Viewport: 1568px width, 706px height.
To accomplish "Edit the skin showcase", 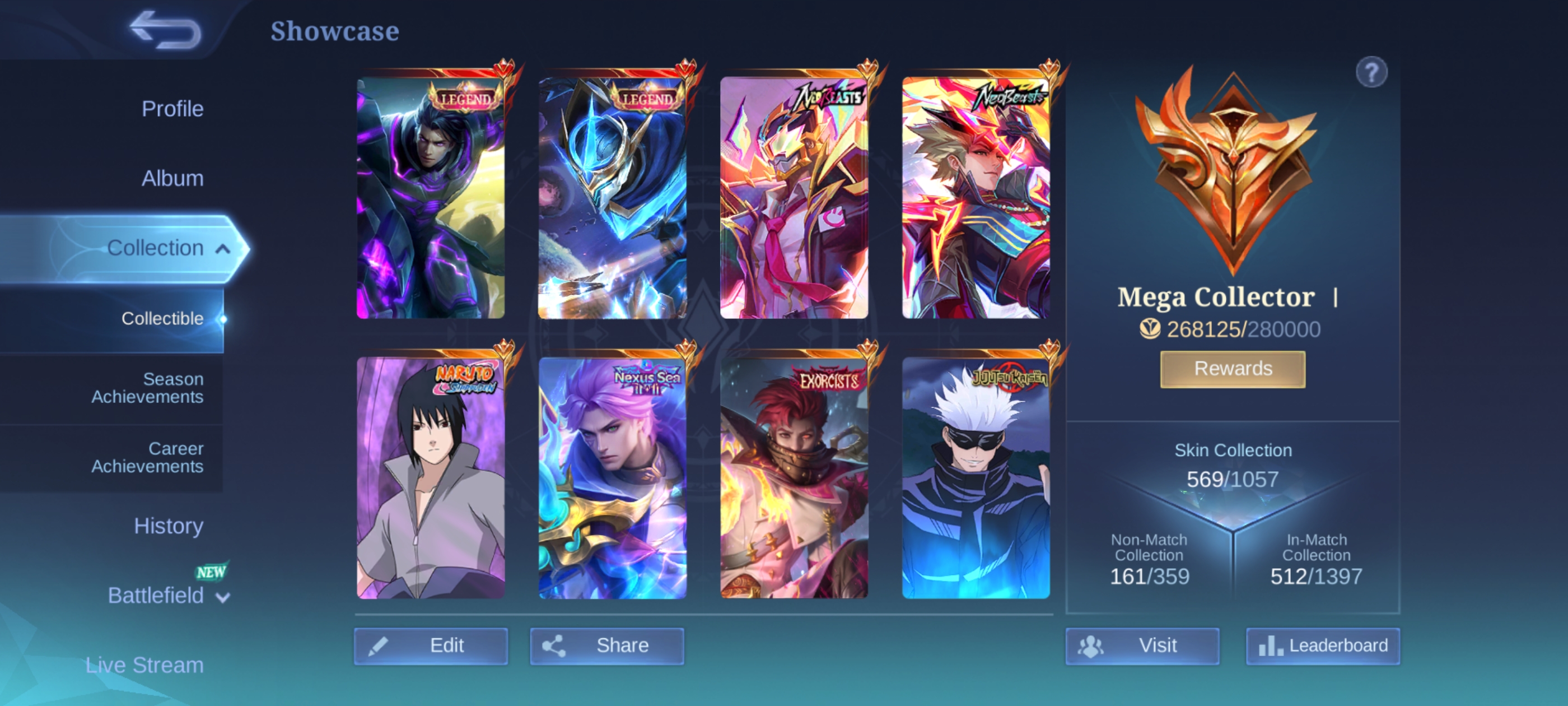I will tap(430, 645).
